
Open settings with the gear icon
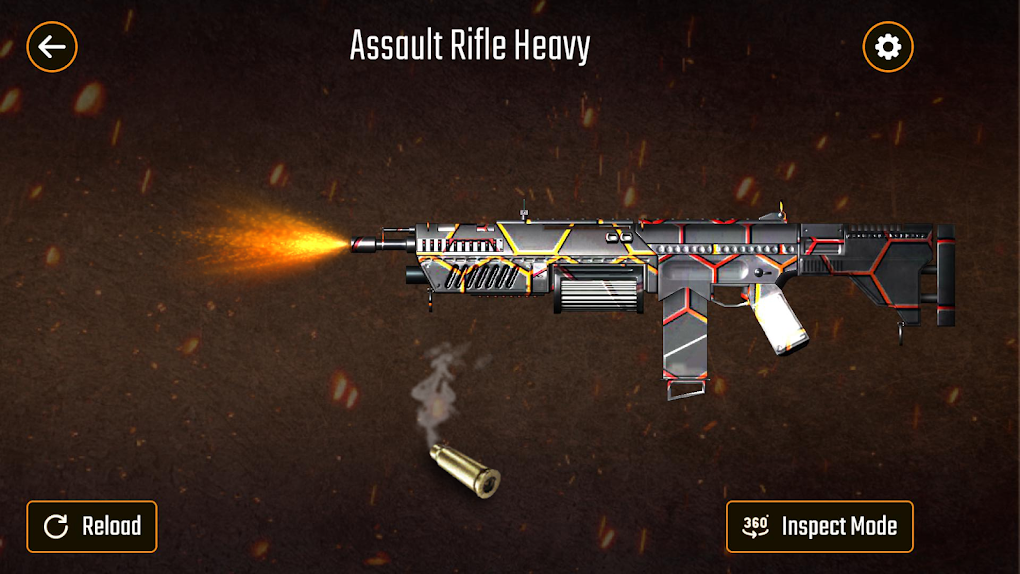pyautogui.click(x=887, y=46)
